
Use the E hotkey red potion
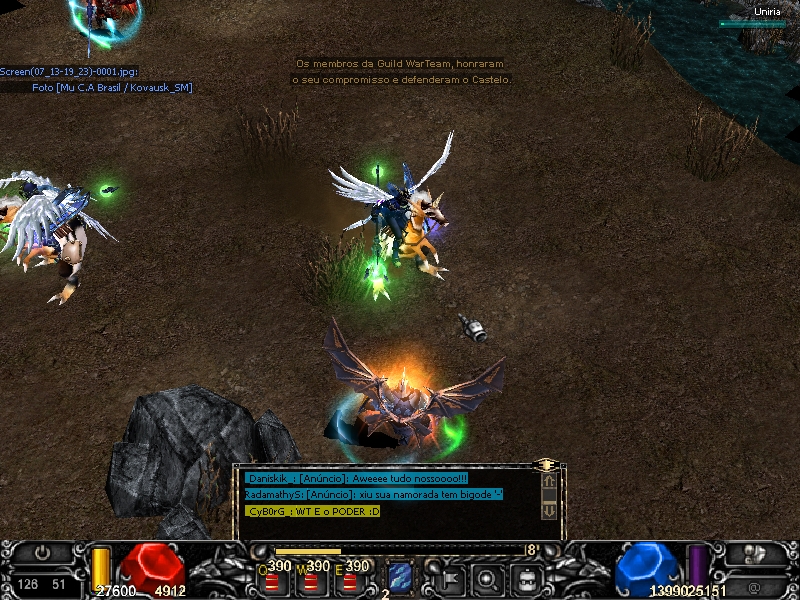(350, 579)
